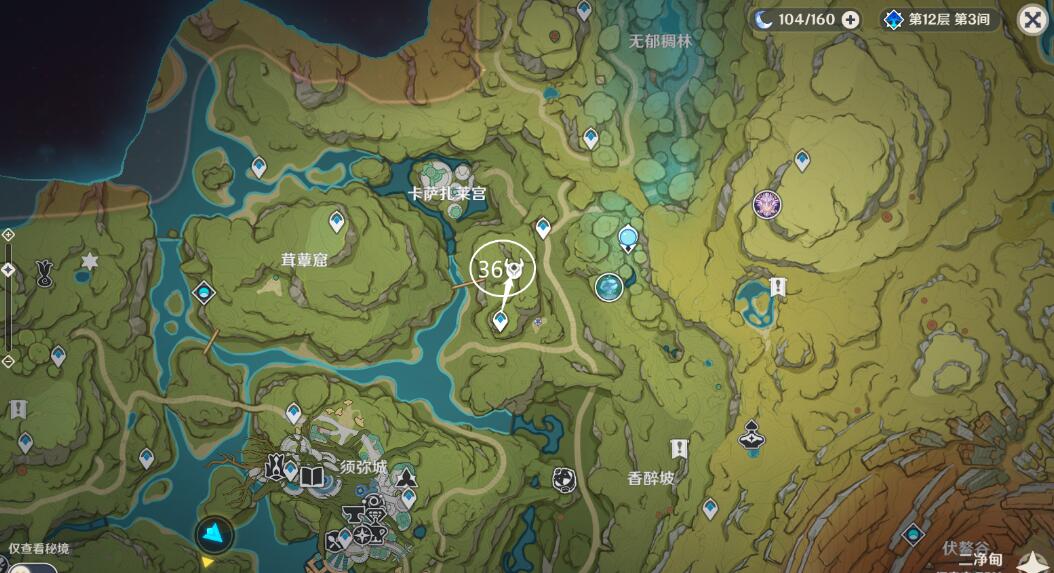Open the book icon marker in 须弥城
The width and height of the screenshot is (1054, 573).
[x=311, y=477]
